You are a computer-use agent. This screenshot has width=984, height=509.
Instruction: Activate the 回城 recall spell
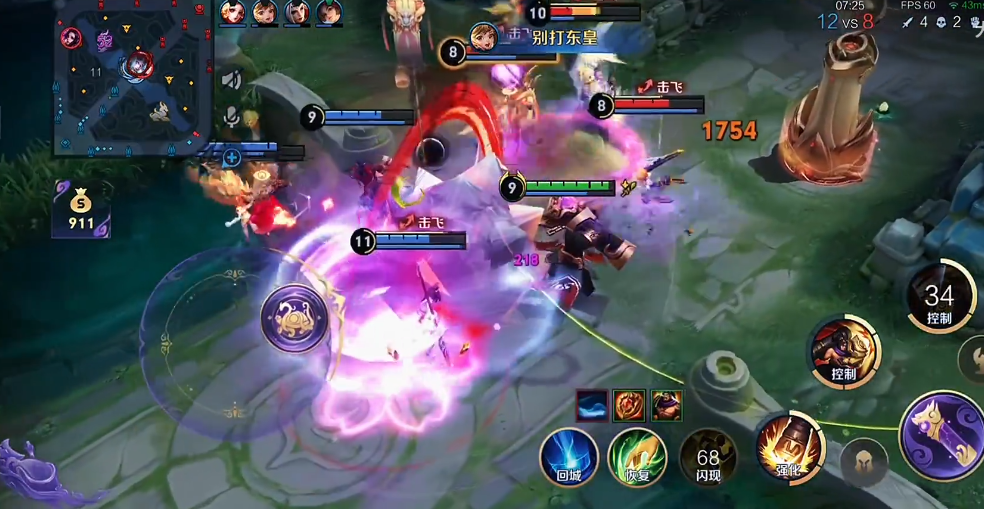[x=569, y=457]
